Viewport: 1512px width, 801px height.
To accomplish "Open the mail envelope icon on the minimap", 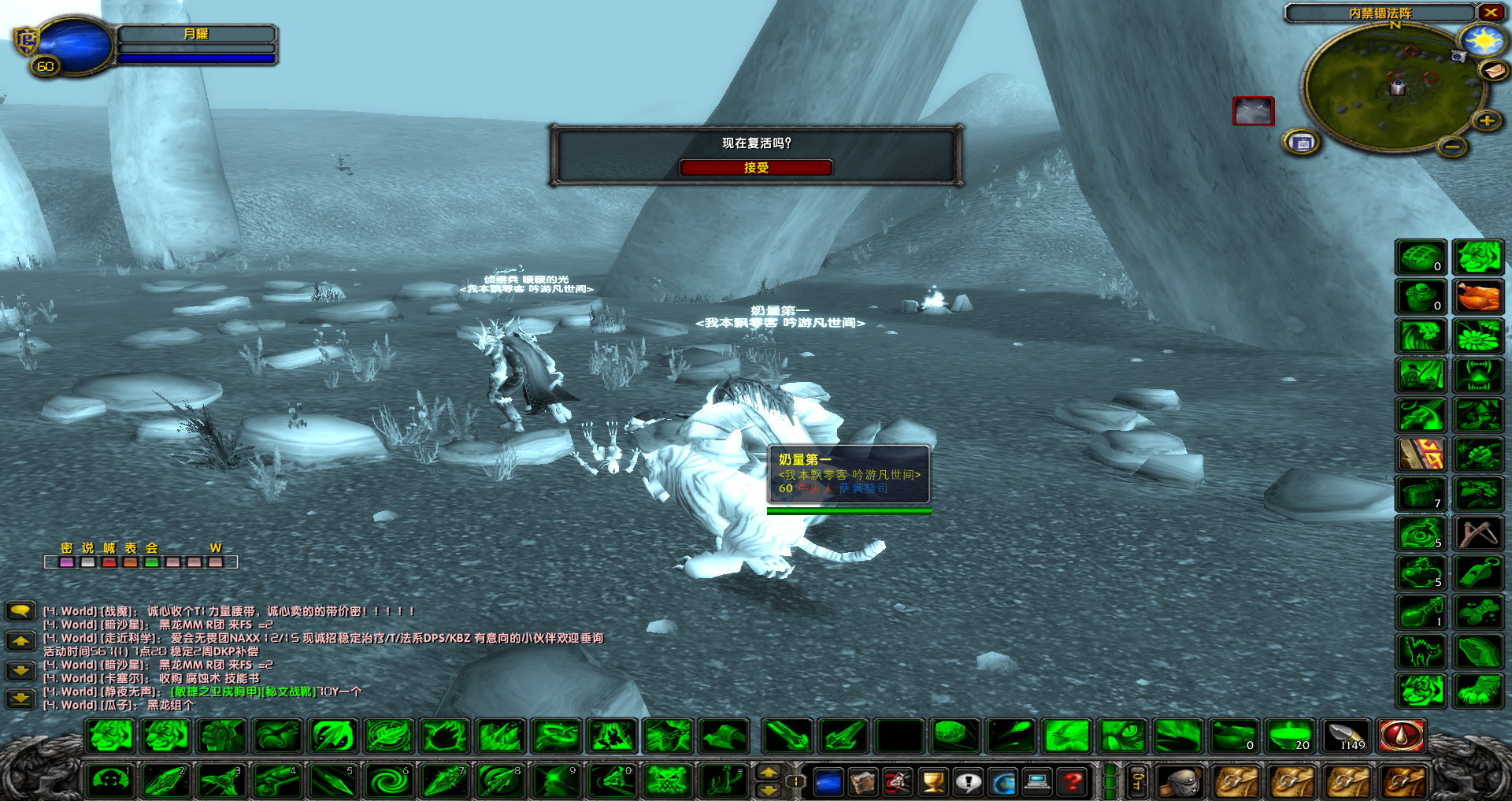I will (1493, 72).
